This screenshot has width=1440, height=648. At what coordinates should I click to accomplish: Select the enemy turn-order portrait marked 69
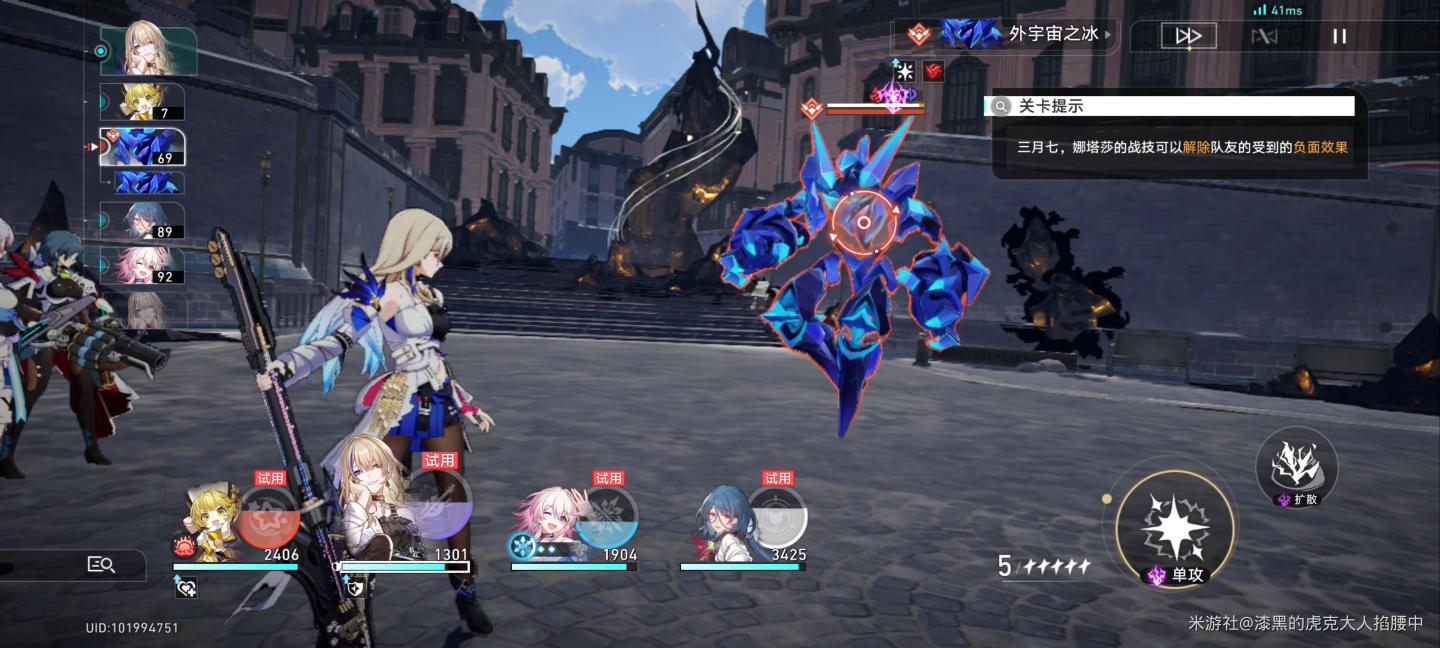click(142, 147)
